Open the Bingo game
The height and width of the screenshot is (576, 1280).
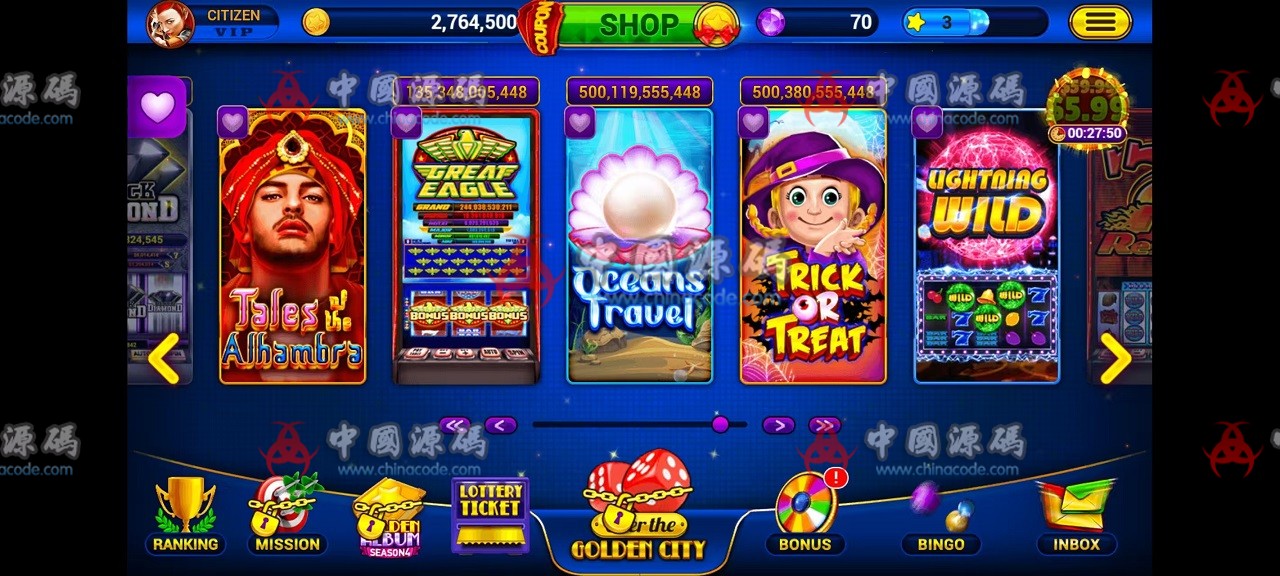point(941,515)
